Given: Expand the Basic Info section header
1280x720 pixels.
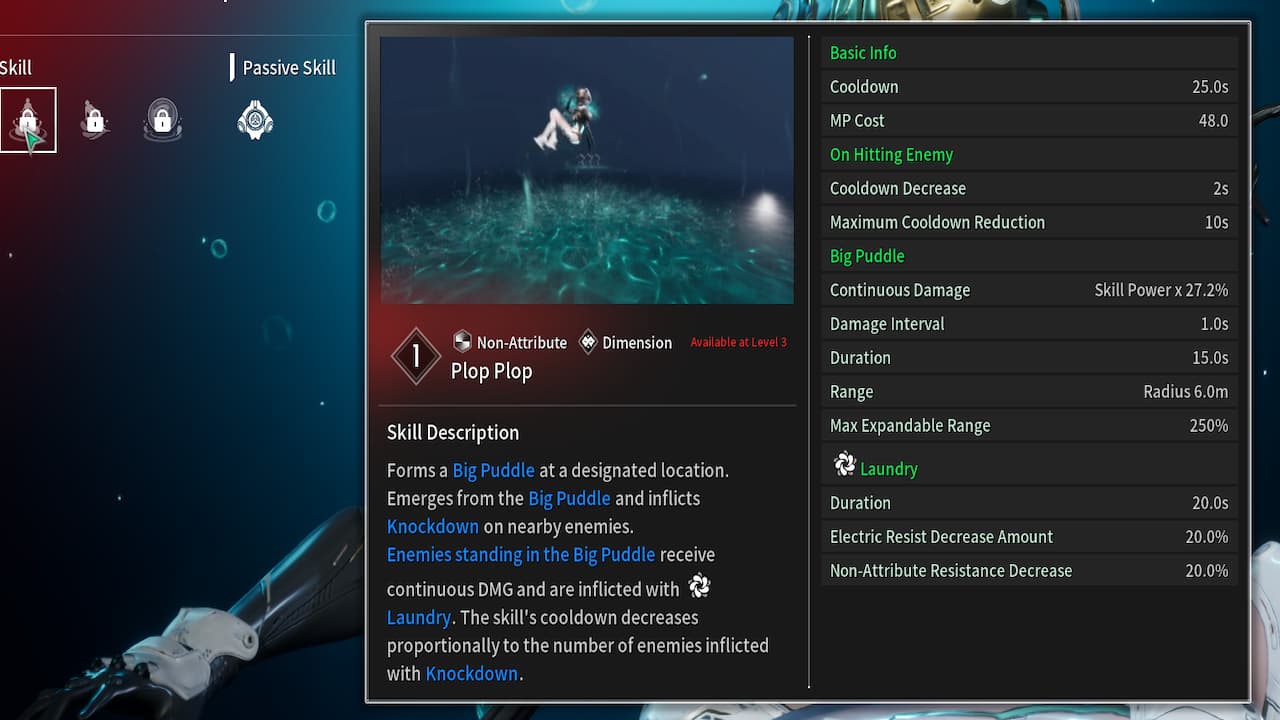Looking at the screenshot, I should click(x=863, y=52).
